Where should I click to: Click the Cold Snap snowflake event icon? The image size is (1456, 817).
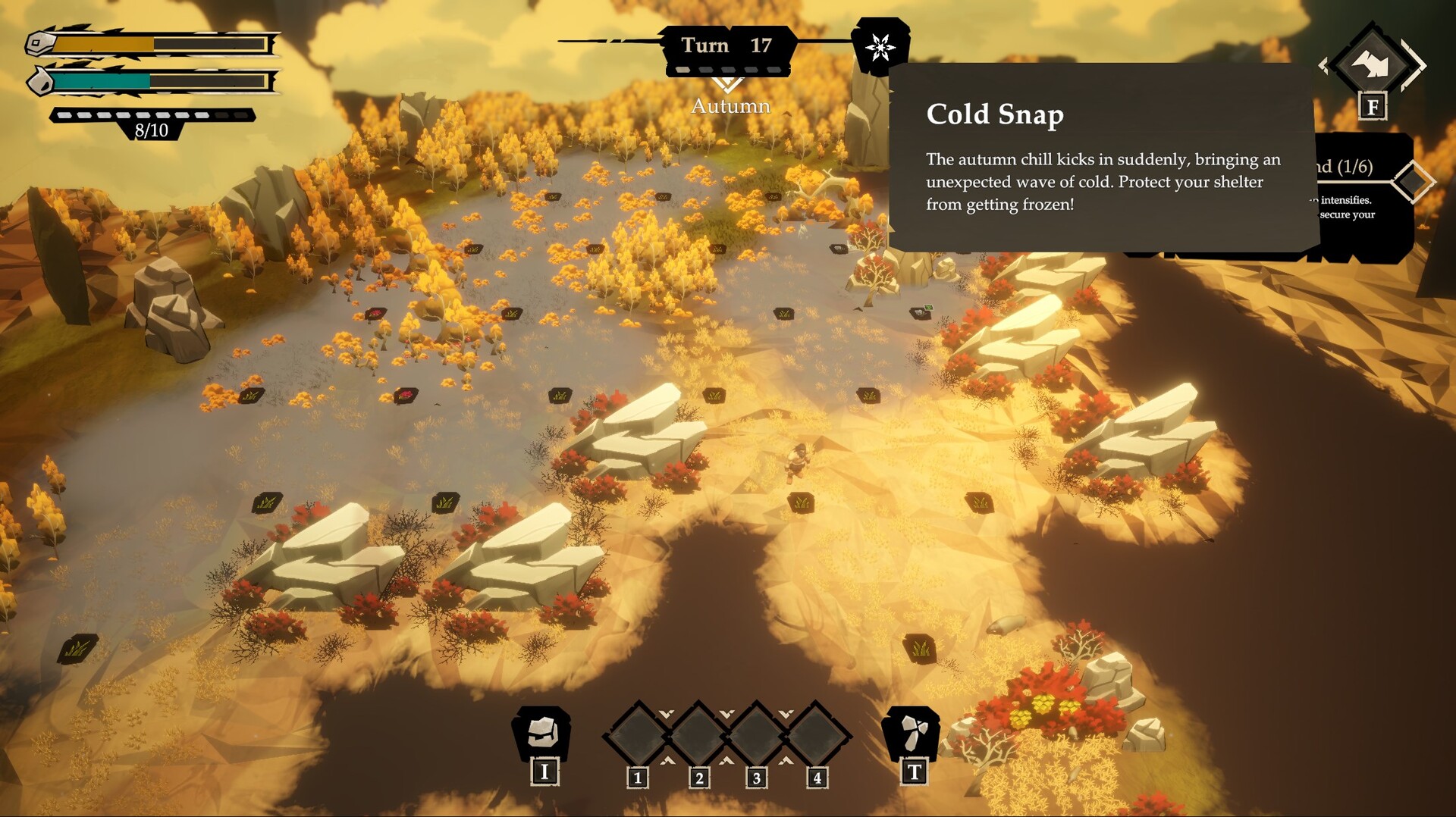coord(880,47)
